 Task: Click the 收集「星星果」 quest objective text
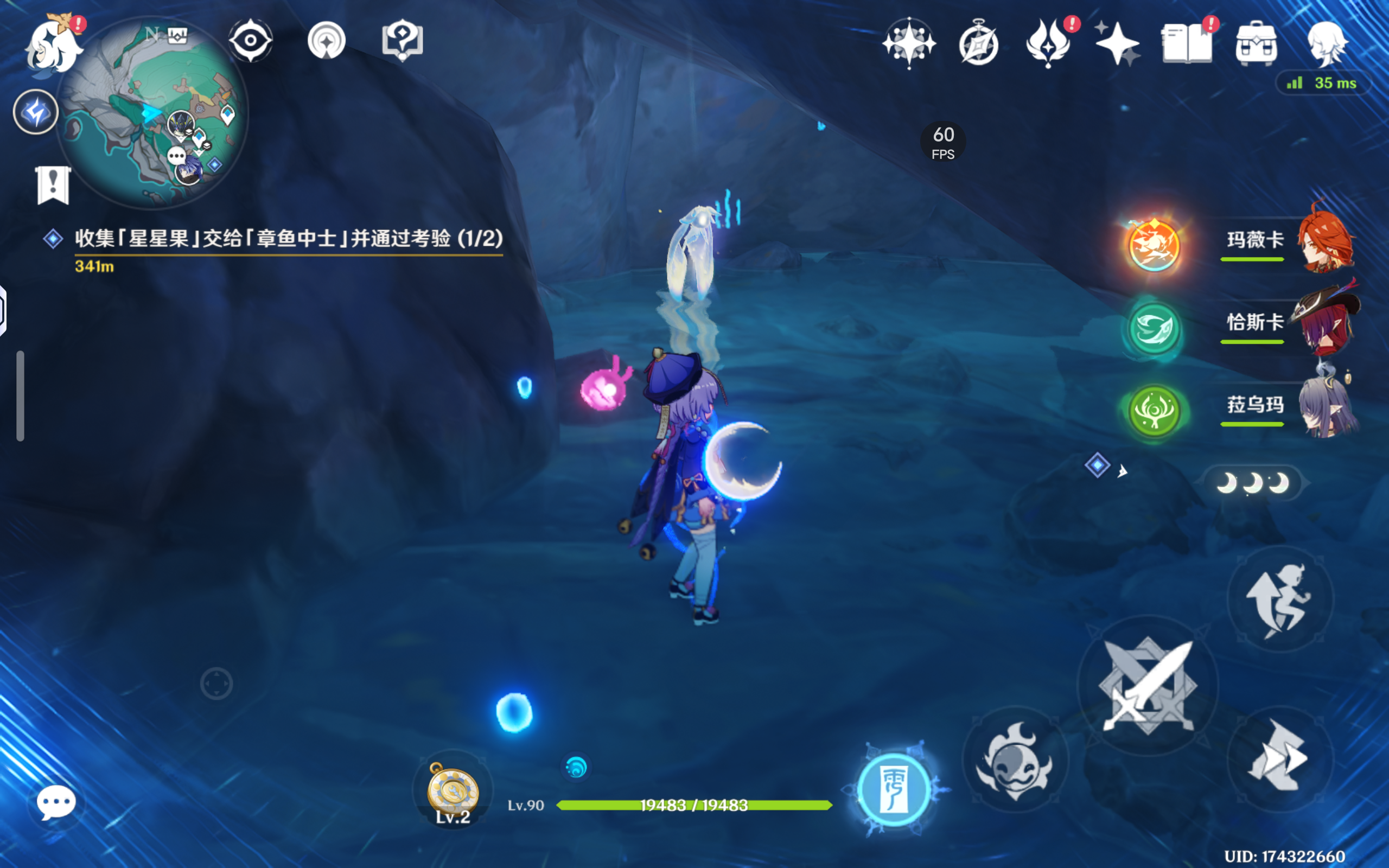click(287, 240)
